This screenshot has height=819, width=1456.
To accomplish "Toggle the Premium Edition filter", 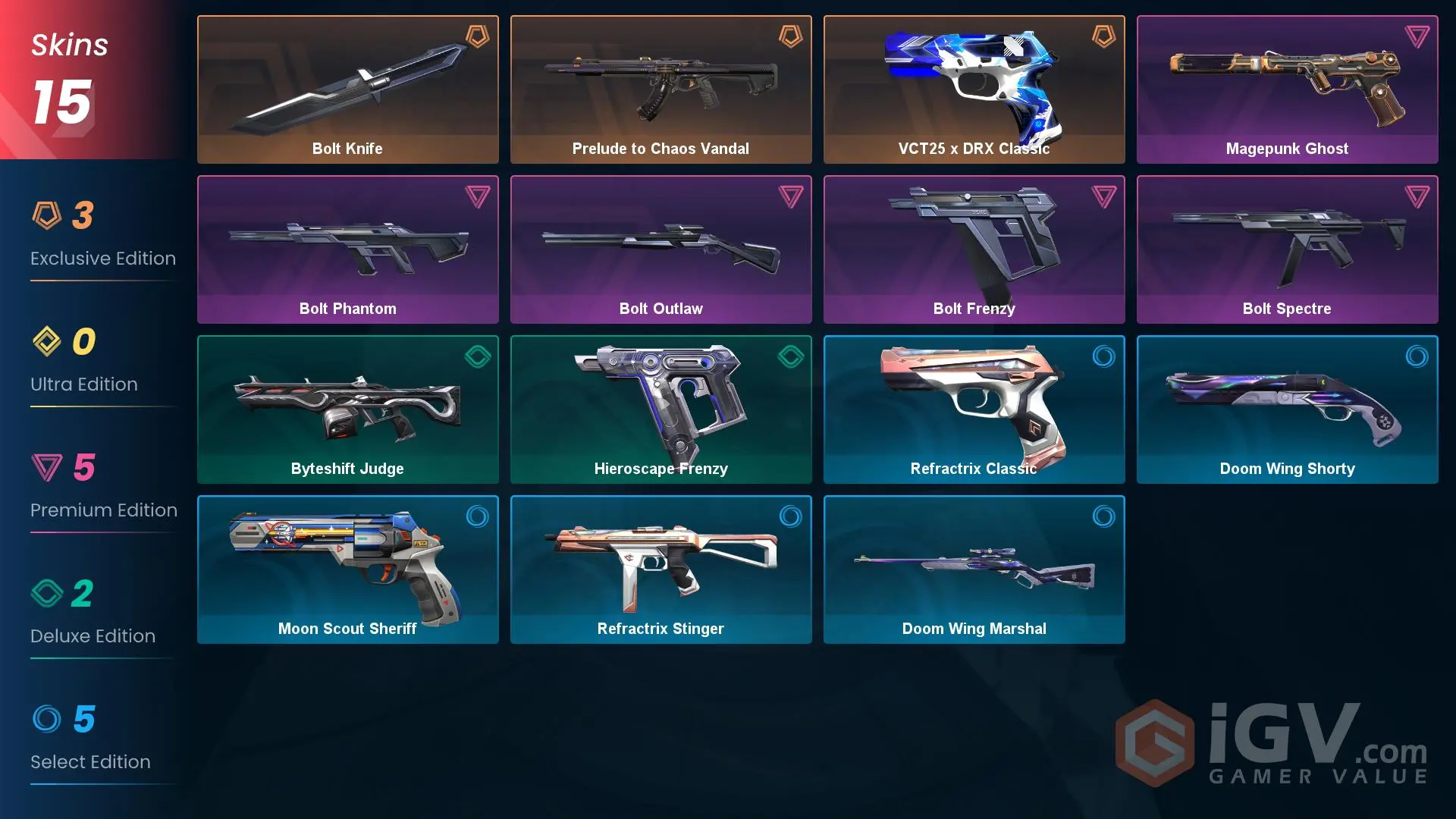I will 104,489.
